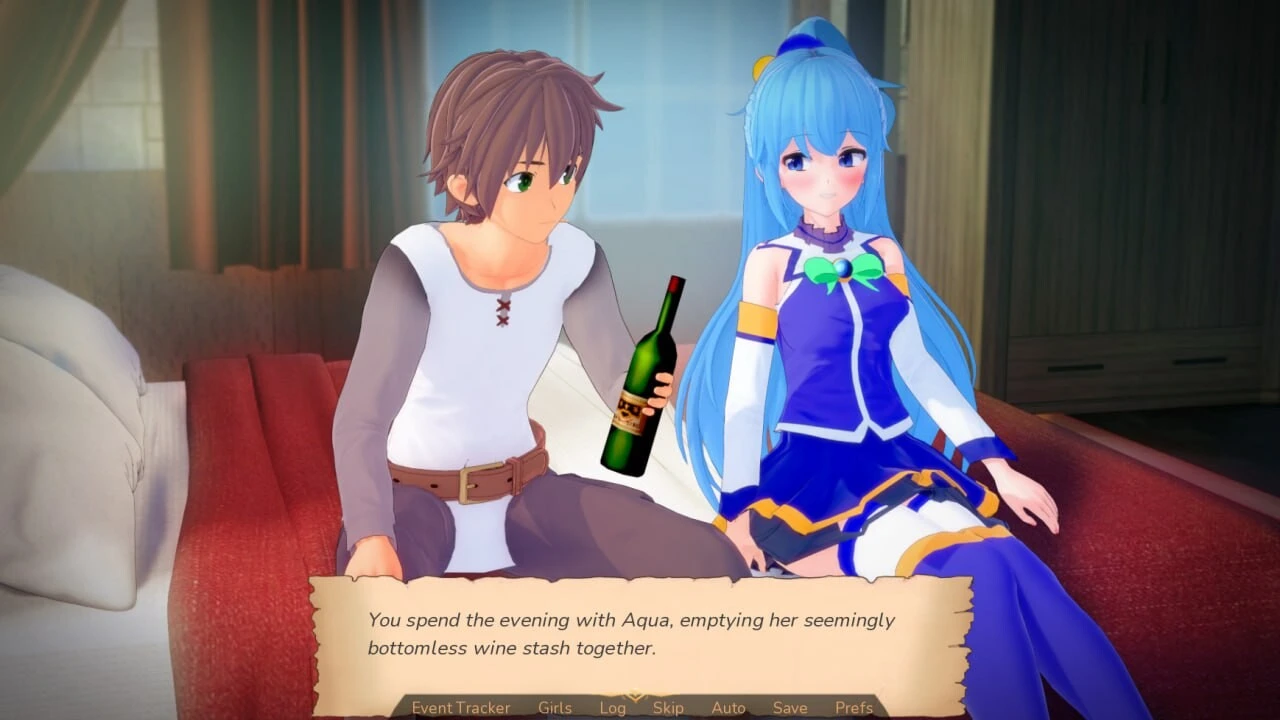
Task: Select Log in the quick menu bar
Action: [x=613, y=707]
